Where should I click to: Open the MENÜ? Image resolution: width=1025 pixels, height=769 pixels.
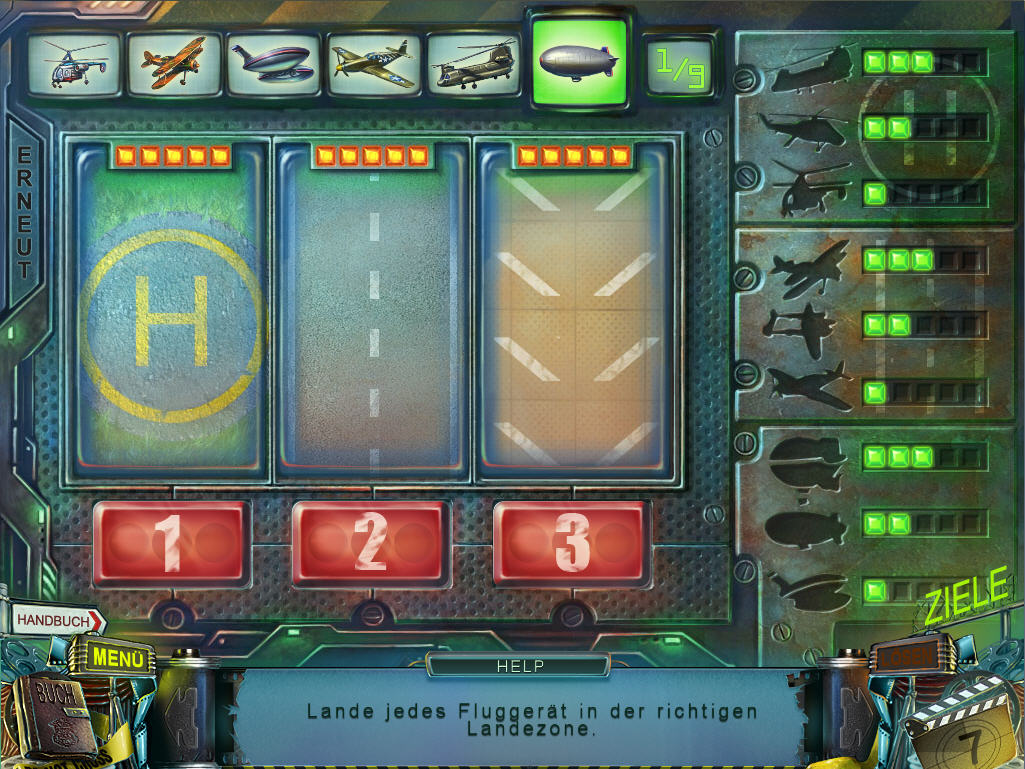pos(118,658)
